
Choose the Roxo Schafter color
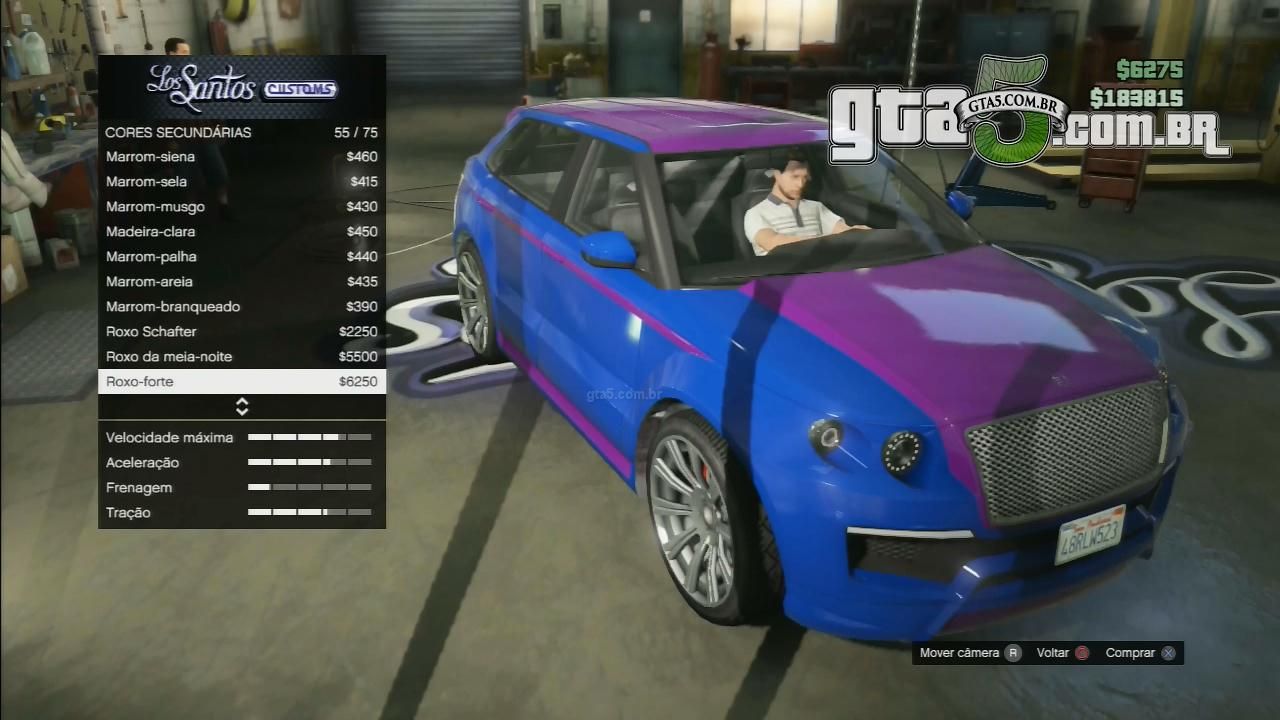coord(241,332)
